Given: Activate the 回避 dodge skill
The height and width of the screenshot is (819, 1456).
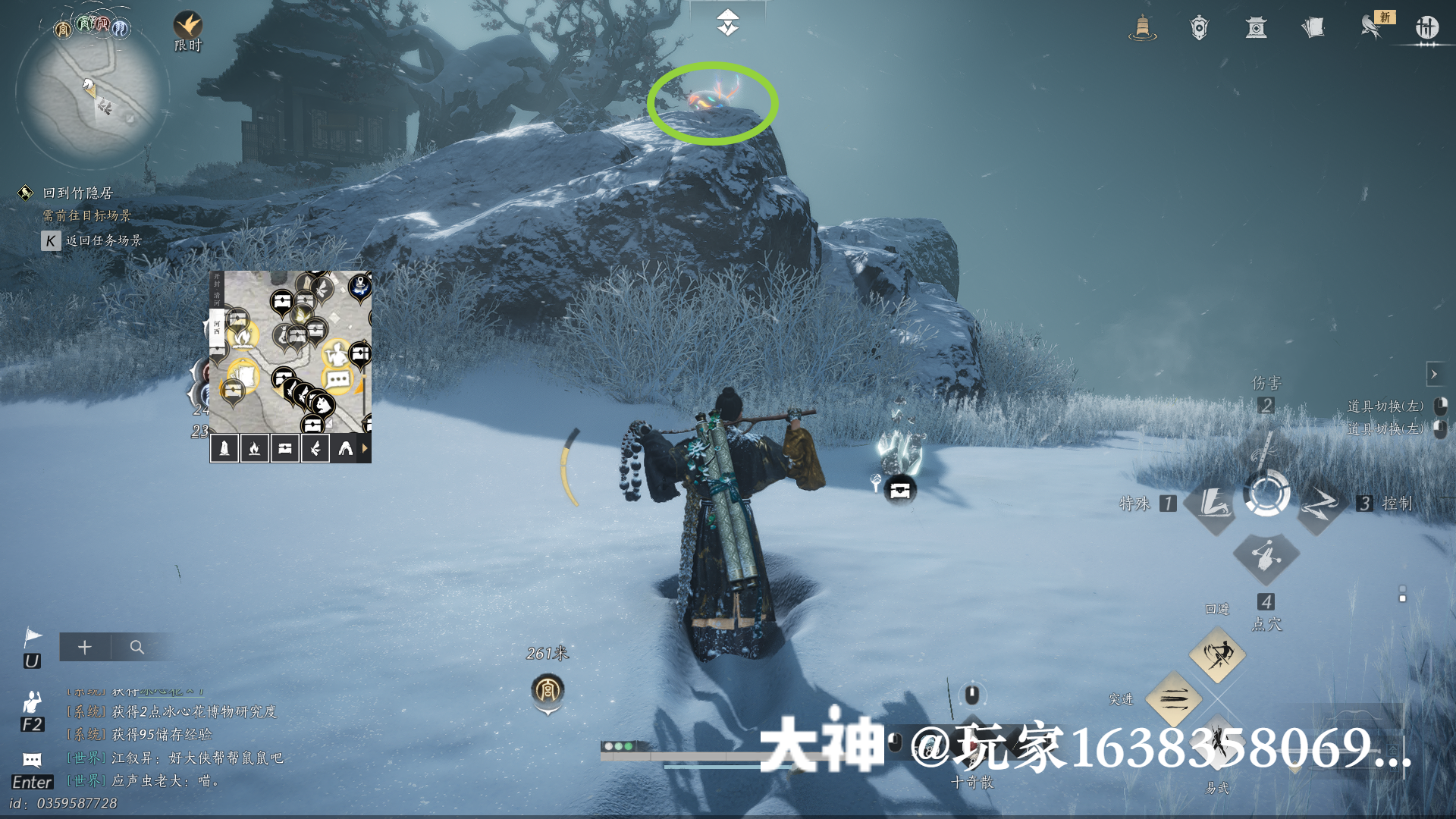Looking at the screenshot, I should coord(1217,654).
